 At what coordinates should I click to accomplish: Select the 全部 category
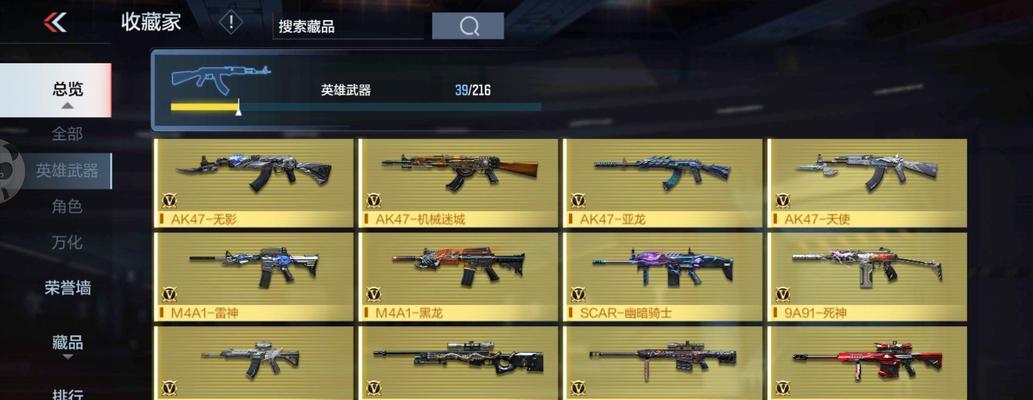(67, 133)
